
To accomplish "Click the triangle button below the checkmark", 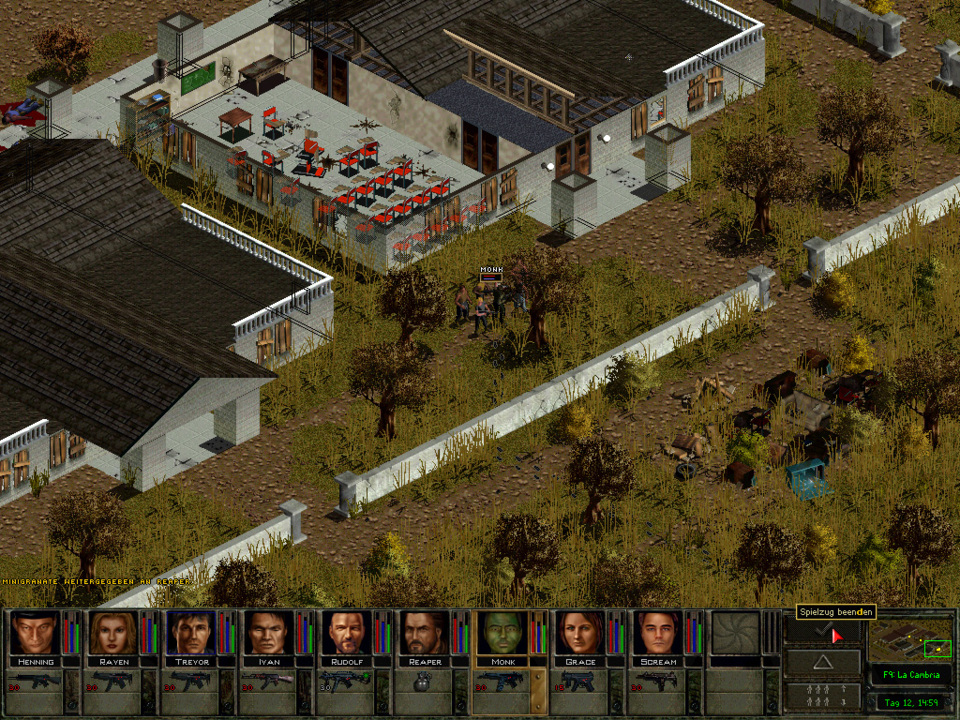I will tap(822, 662).
